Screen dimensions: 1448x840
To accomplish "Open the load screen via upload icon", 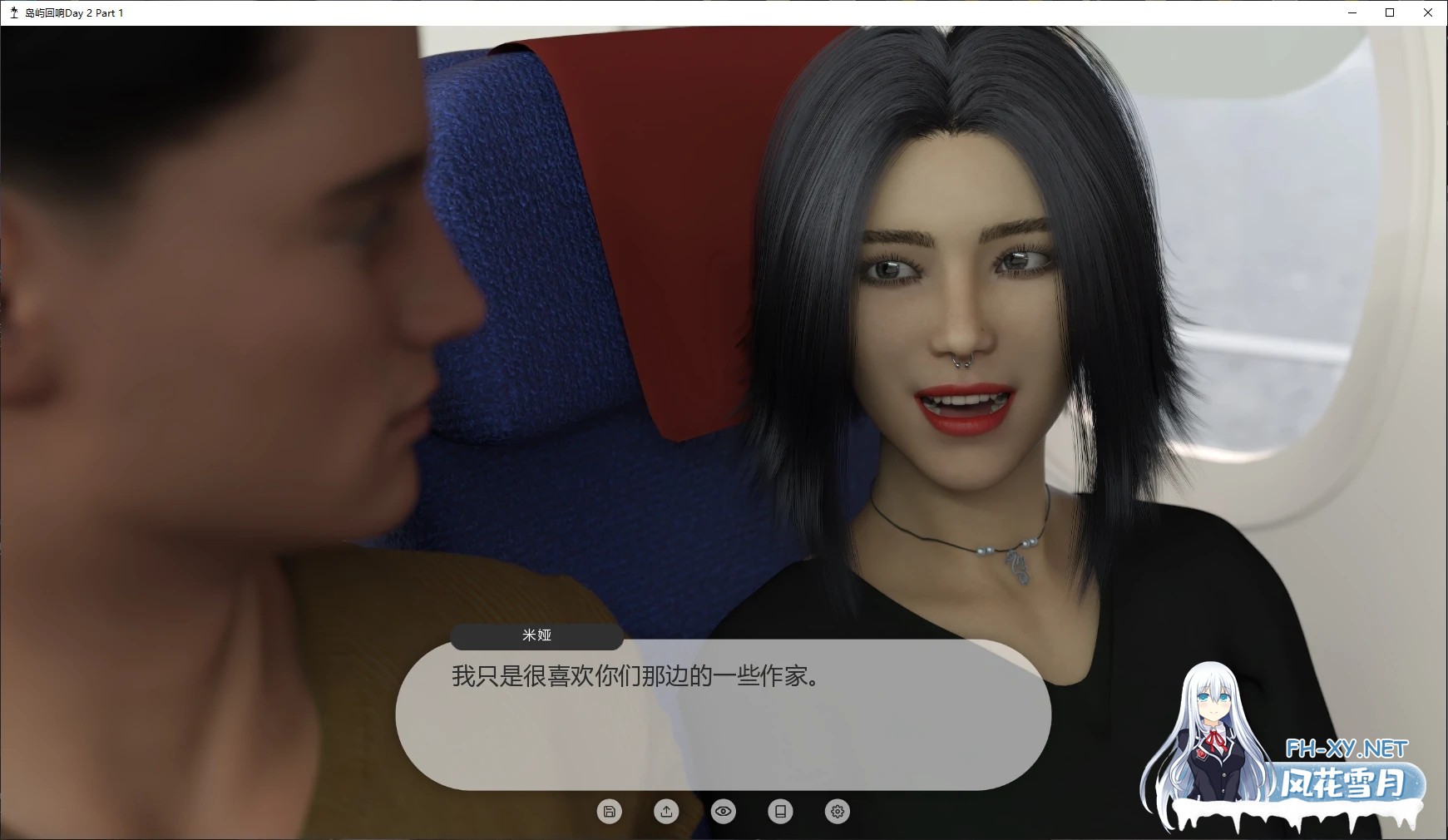I will (666, 811).
